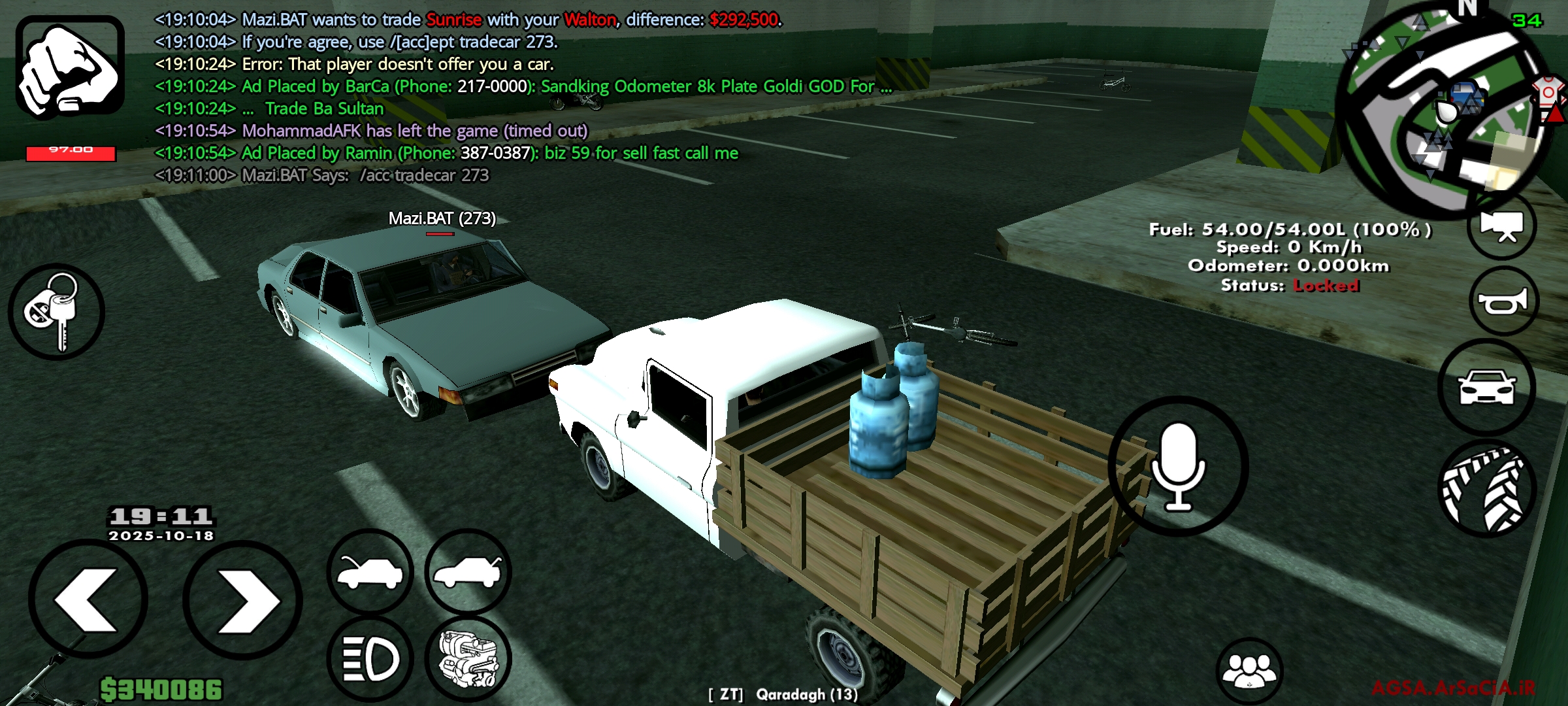
Task: Toggle the engine button
Action: point(468,658)
